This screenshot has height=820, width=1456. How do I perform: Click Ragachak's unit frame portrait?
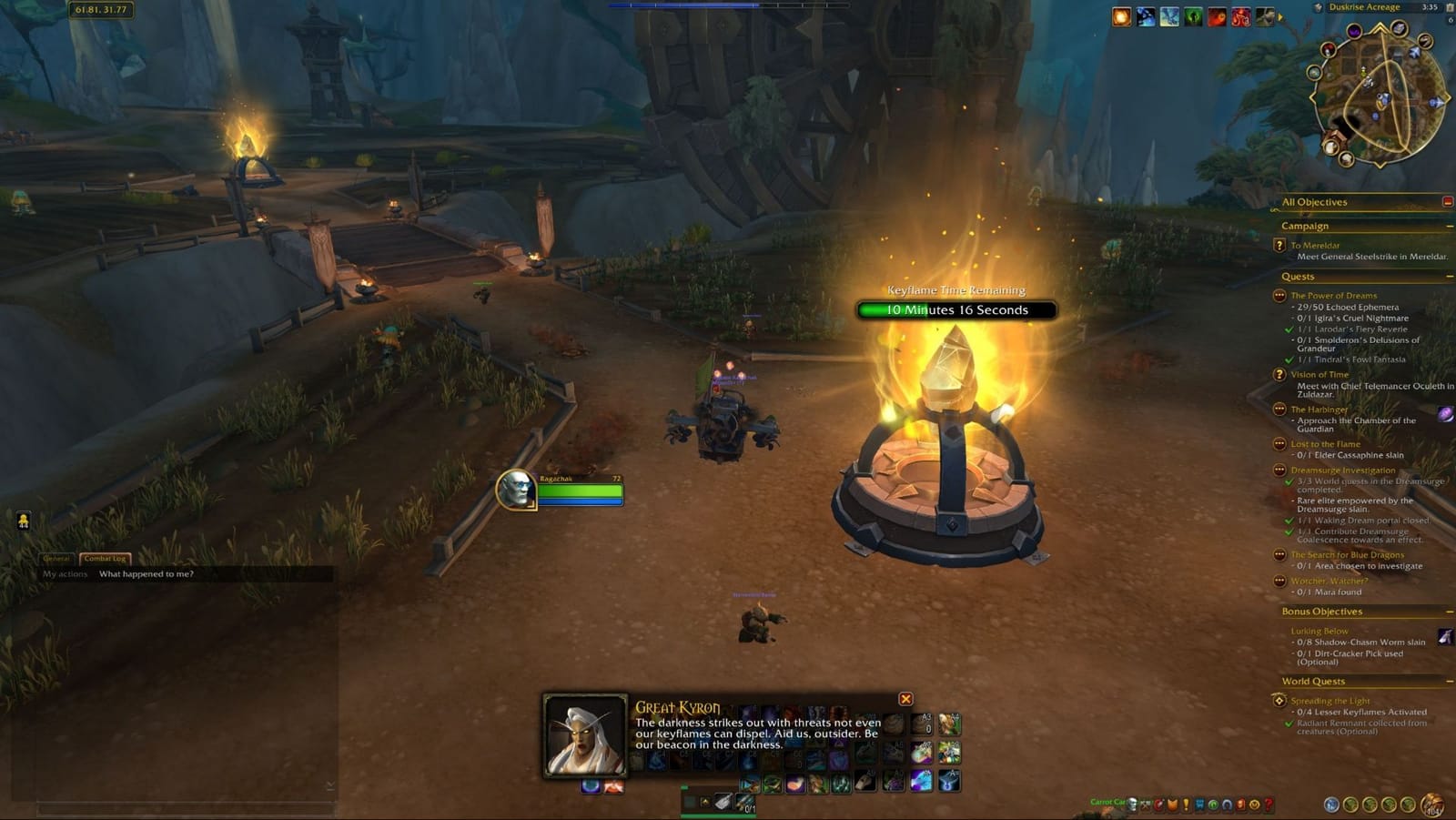click(x=515, y=491)
